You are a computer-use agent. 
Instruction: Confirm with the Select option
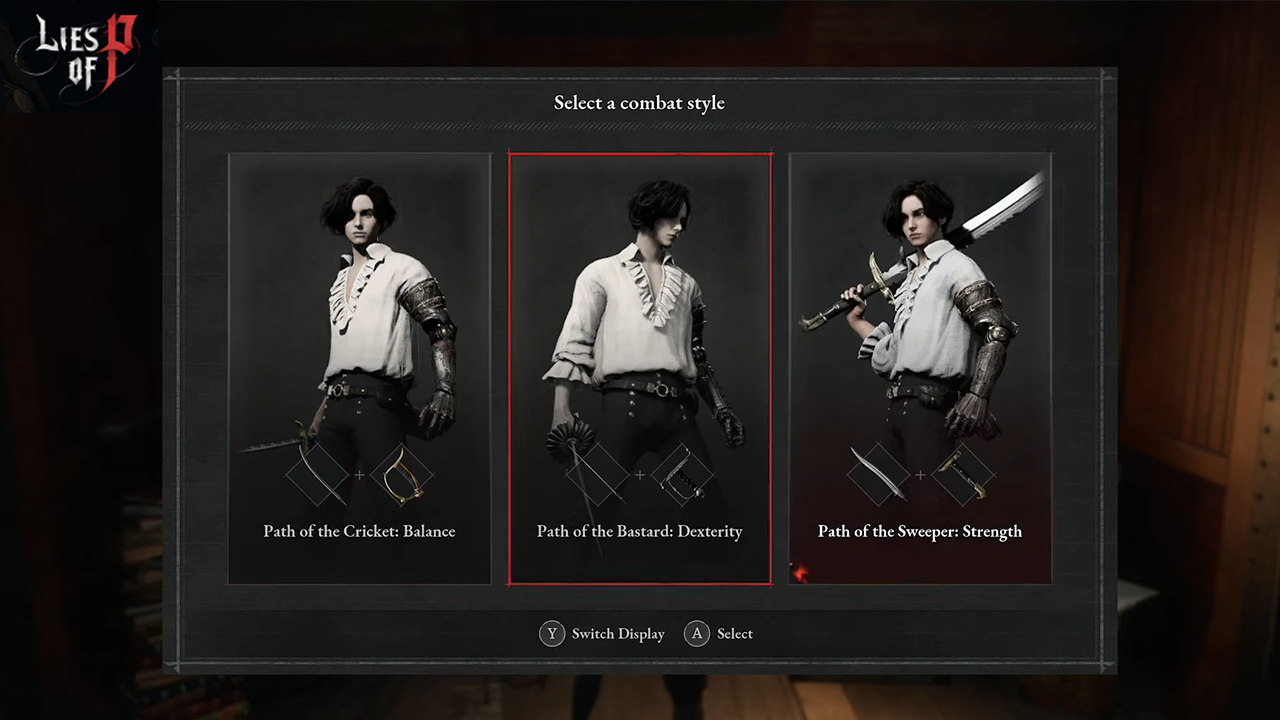(719, 634)
